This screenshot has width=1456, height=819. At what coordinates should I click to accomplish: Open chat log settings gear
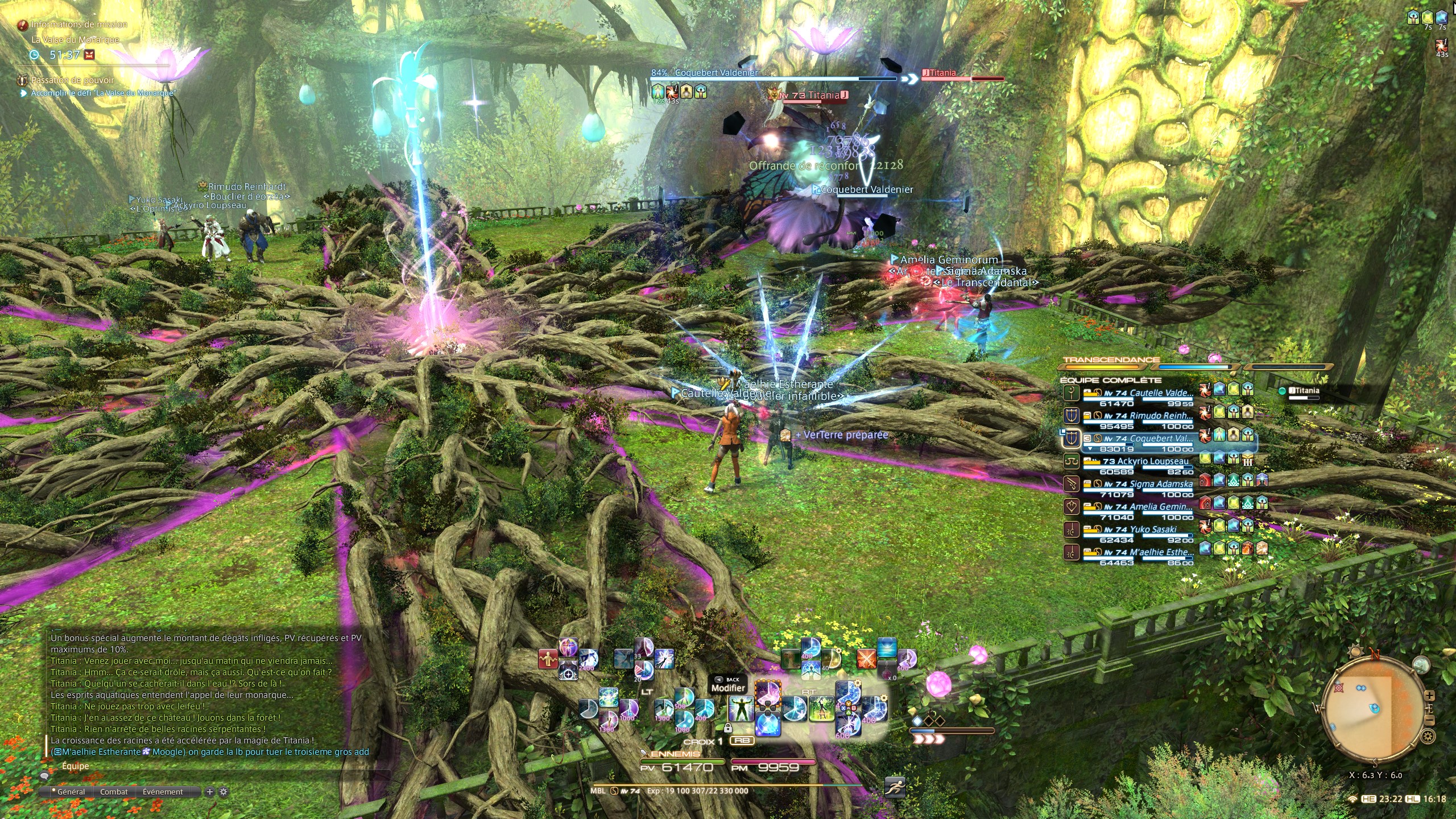tap(224, 792)
